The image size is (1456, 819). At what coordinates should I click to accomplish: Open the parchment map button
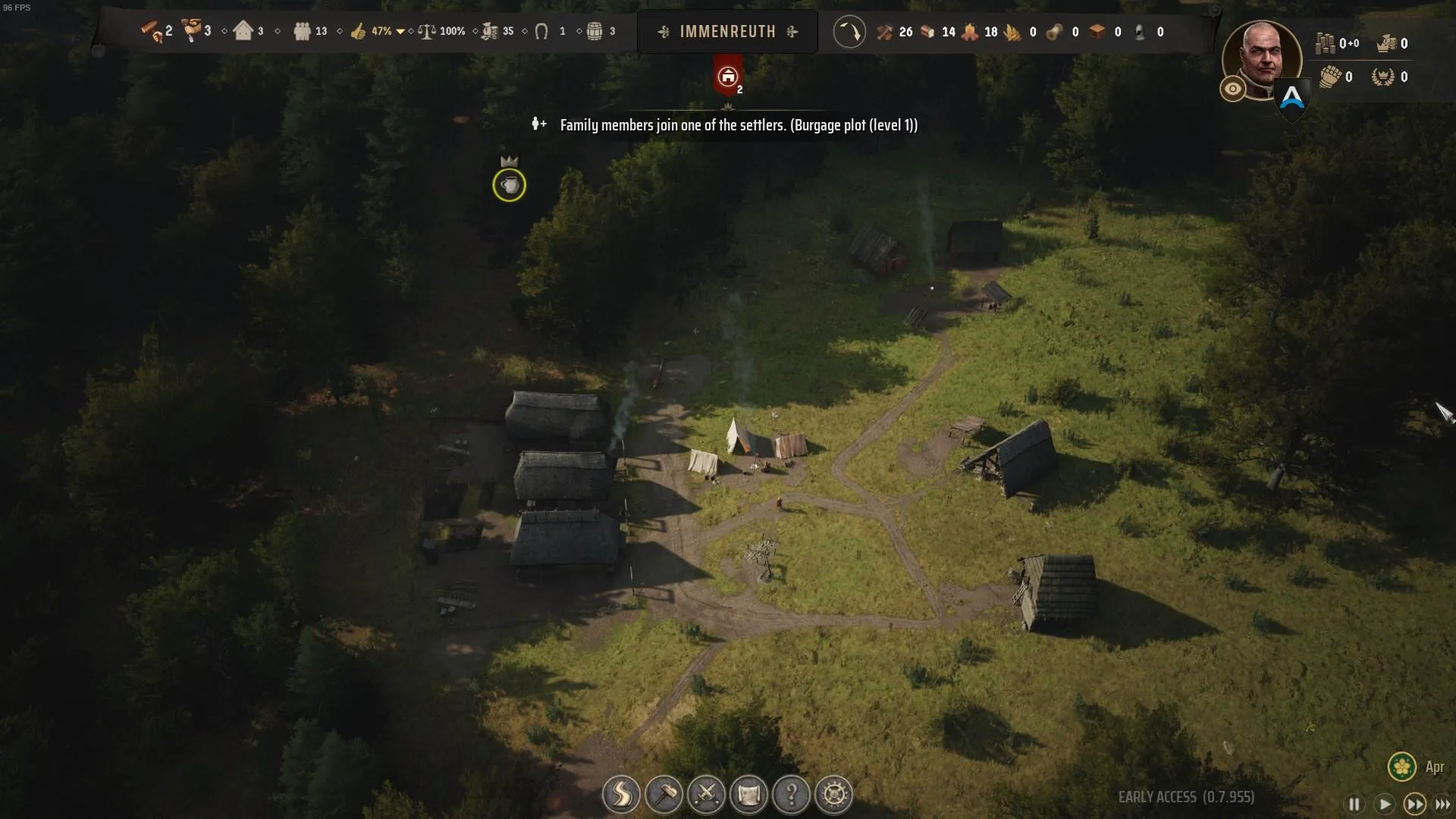pyautogui.click(x=748, y=795)
